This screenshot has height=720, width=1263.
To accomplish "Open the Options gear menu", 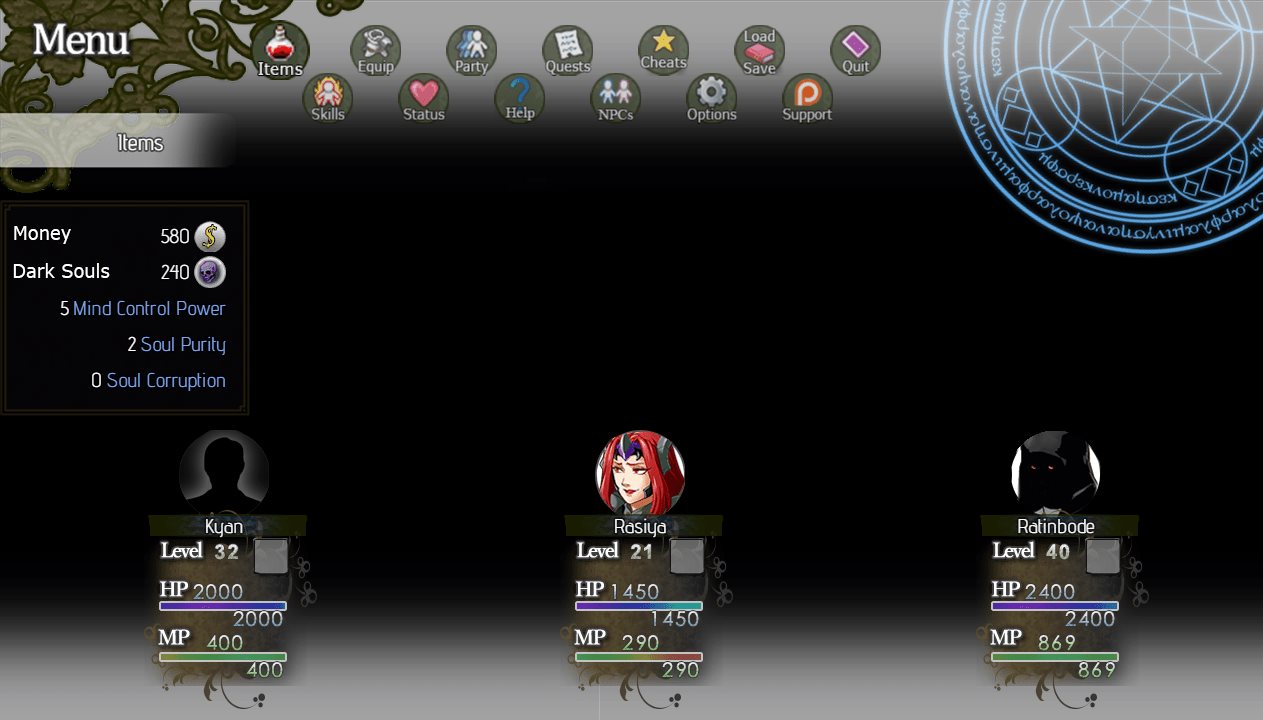I will (711, 98).
